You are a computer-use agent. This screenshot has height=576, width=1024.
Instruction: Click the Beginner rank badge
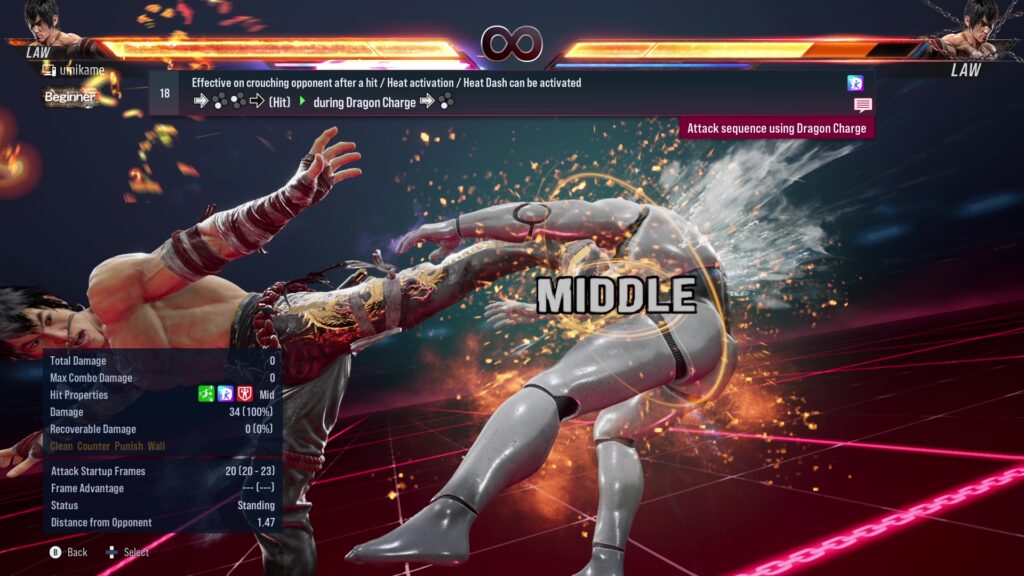70,97
